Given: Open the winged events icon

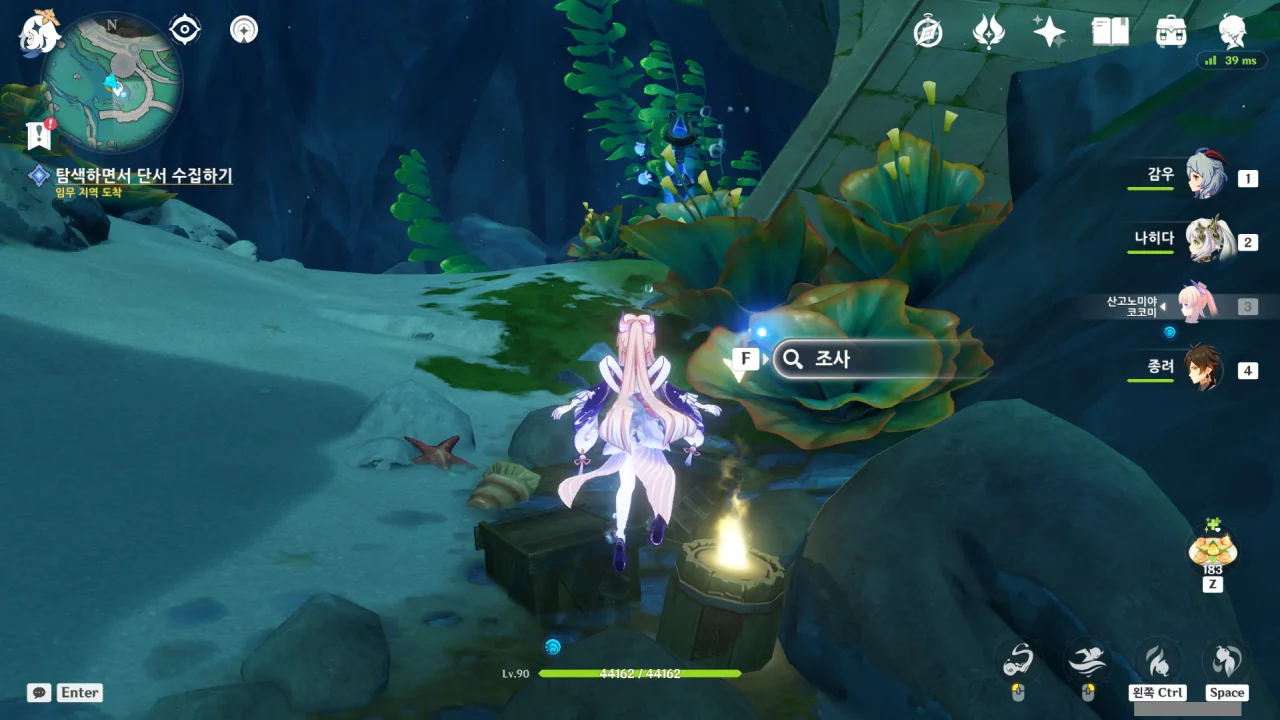Looking at the screenshot, I should pyautogui.click(x=988, y=32).
